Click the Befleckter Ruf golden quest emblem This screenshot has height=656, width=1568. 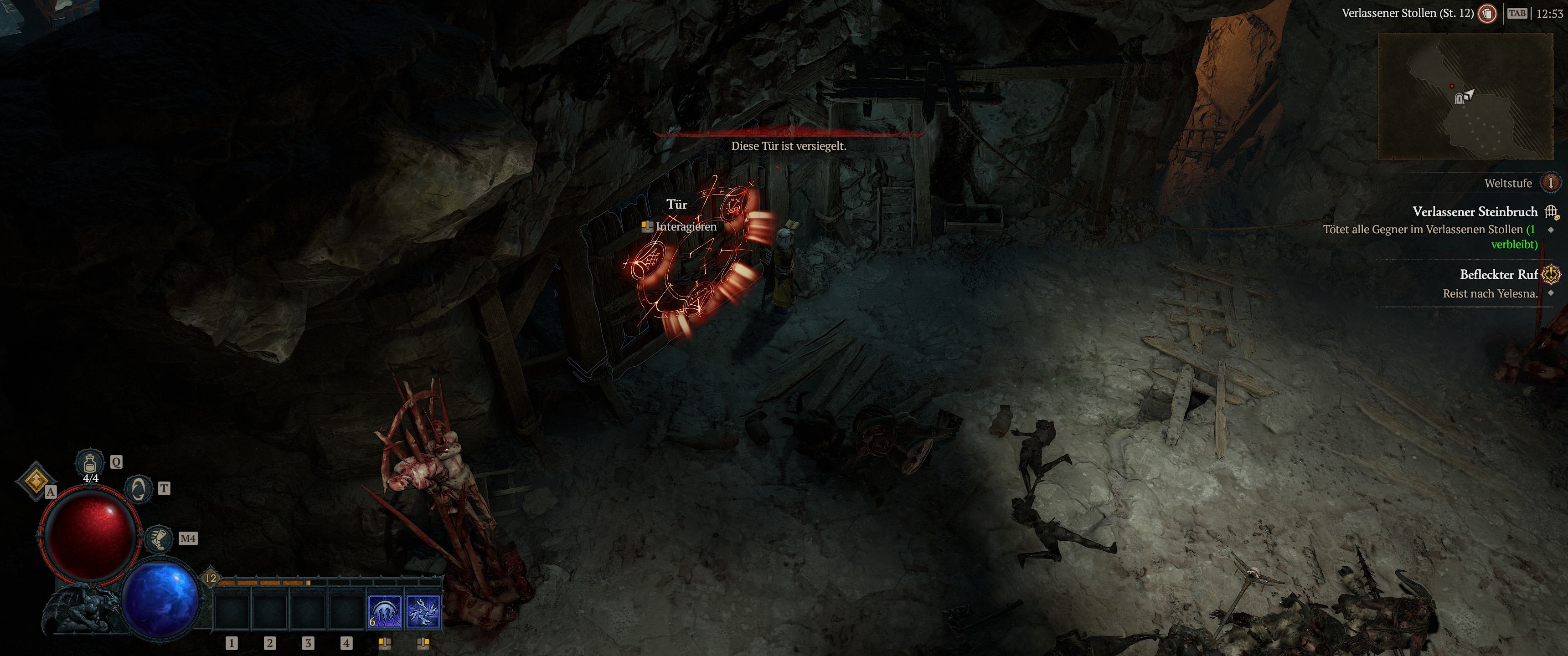pyautogui.click(x=1551, y=274)
